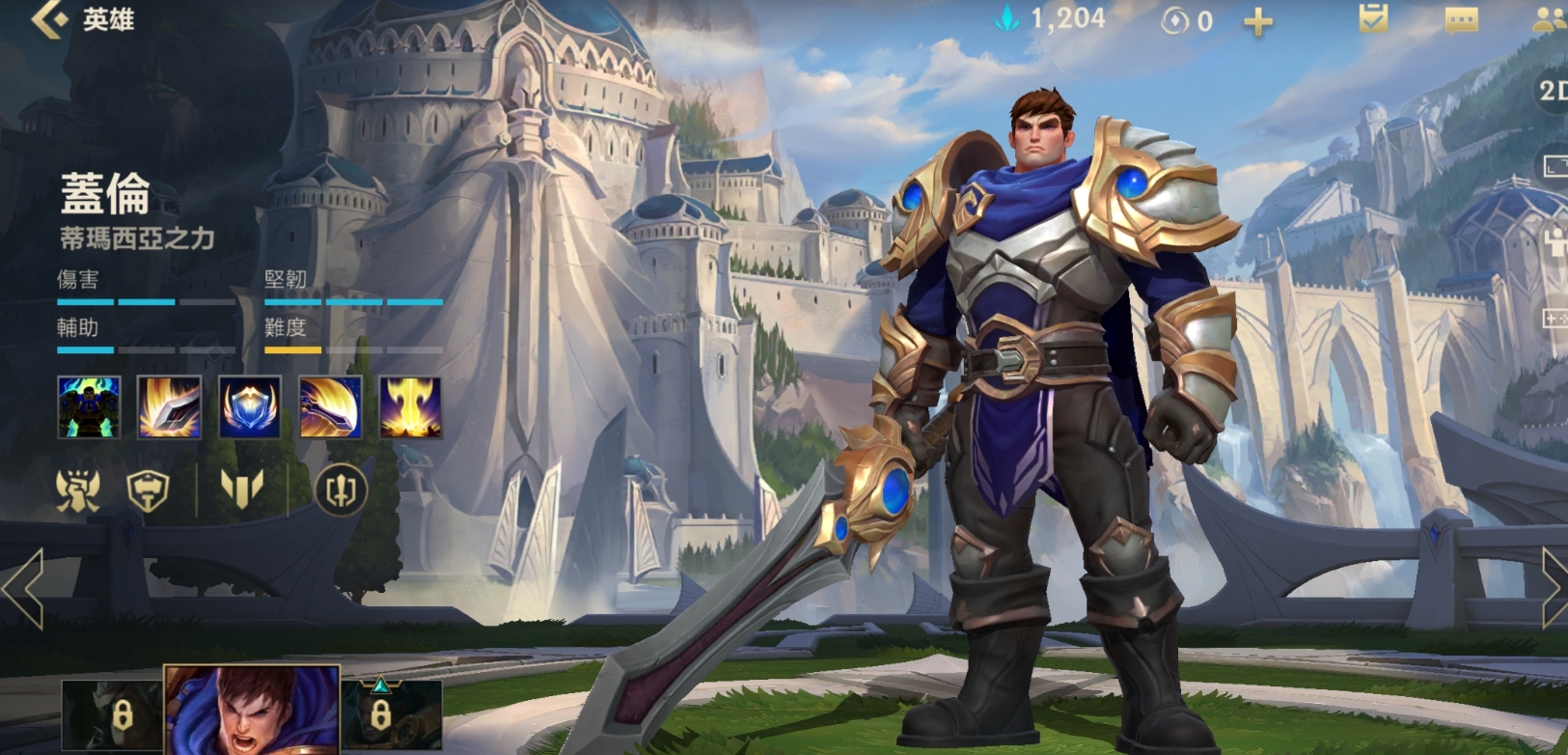Go to previous champion with left arrow

point(23,587)
